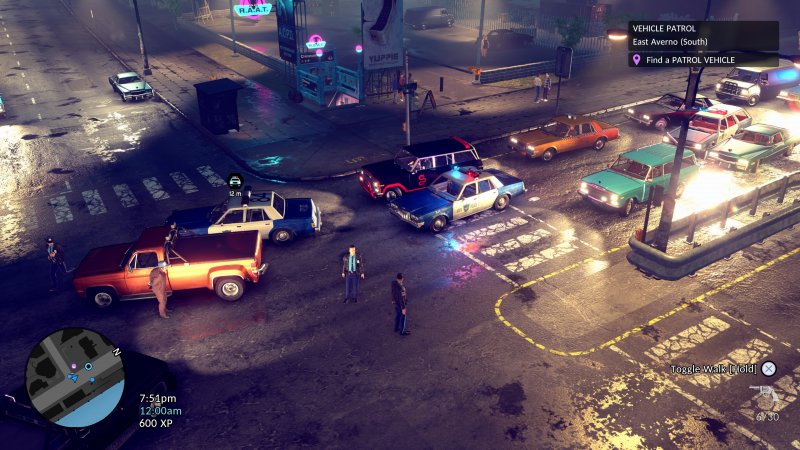Select the patrol car waypoint marker
Screen dimensions: 800x450
tap(235, 181)
